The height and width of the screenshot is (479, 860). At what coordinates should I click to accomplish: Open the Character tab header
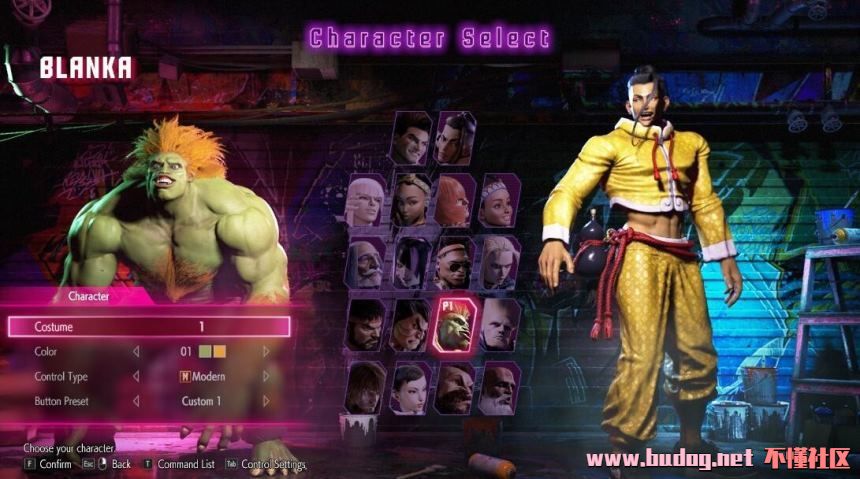[88, 296]
